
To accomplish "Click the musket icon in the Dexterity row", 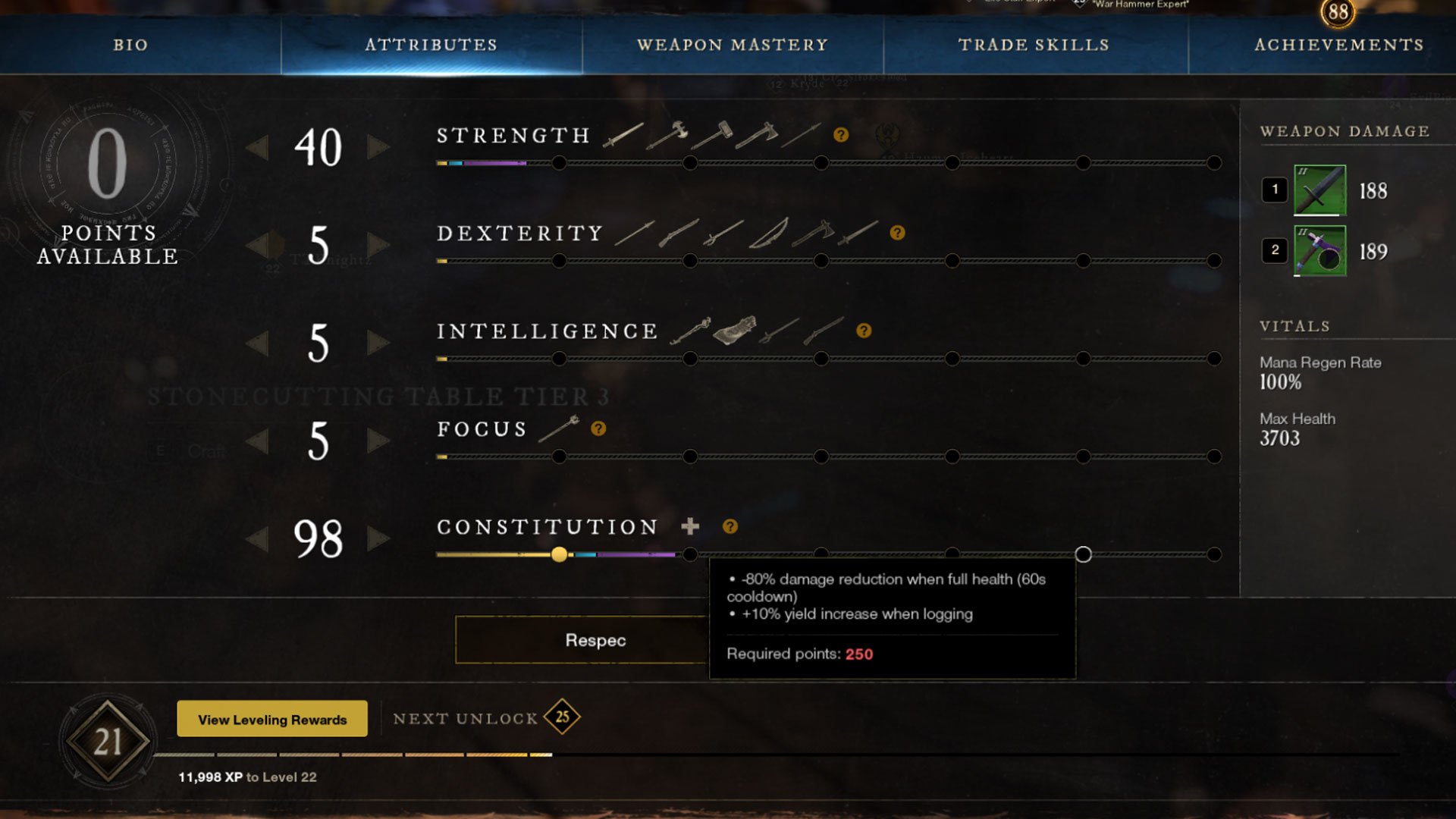I will coord(679,234).
